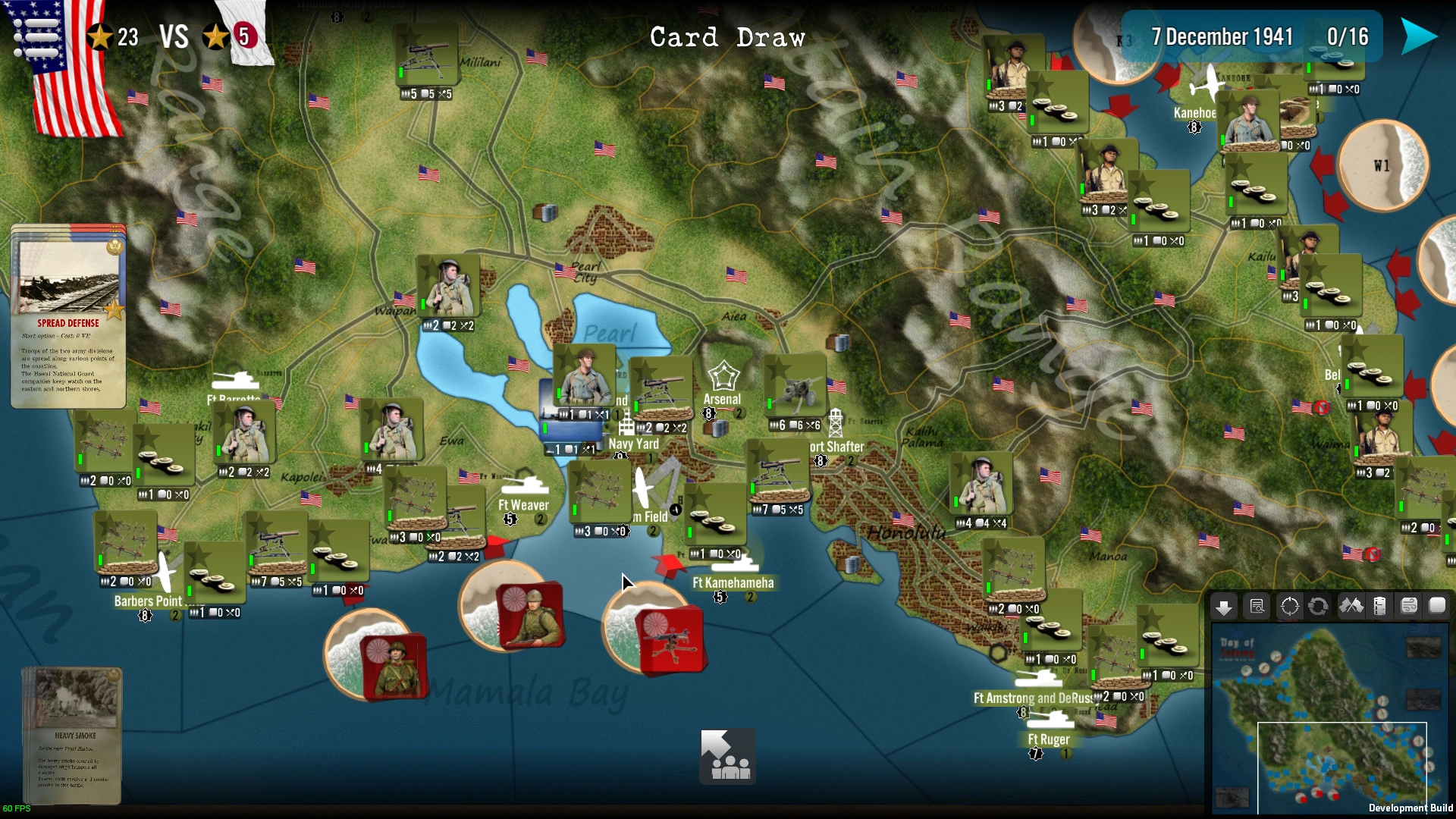Select the US infantry unit near Waipahu

[x=448, y=287]
